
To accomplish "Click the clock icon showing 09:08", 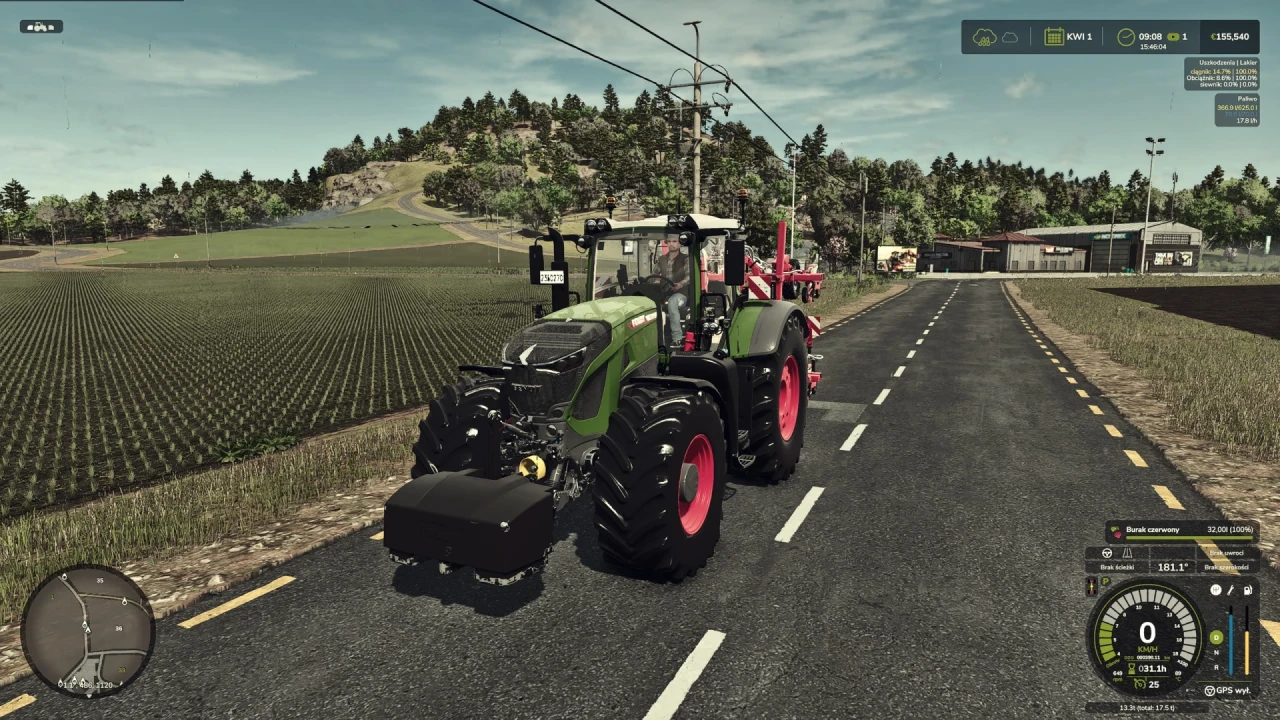I will tap(1125, 37).
